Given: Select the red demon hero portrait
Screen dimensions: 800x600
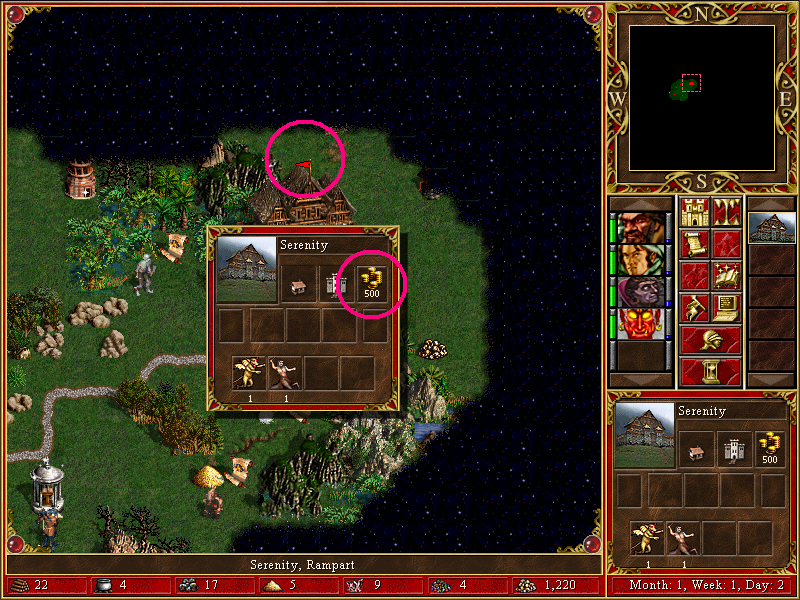Looking at the screenshot, I should pos(640,324).
